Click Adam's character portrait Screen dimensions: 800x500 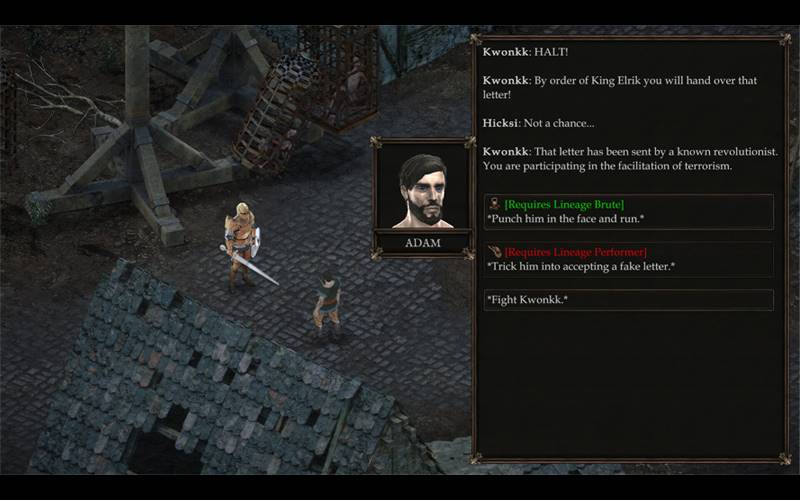pos(421,190)
